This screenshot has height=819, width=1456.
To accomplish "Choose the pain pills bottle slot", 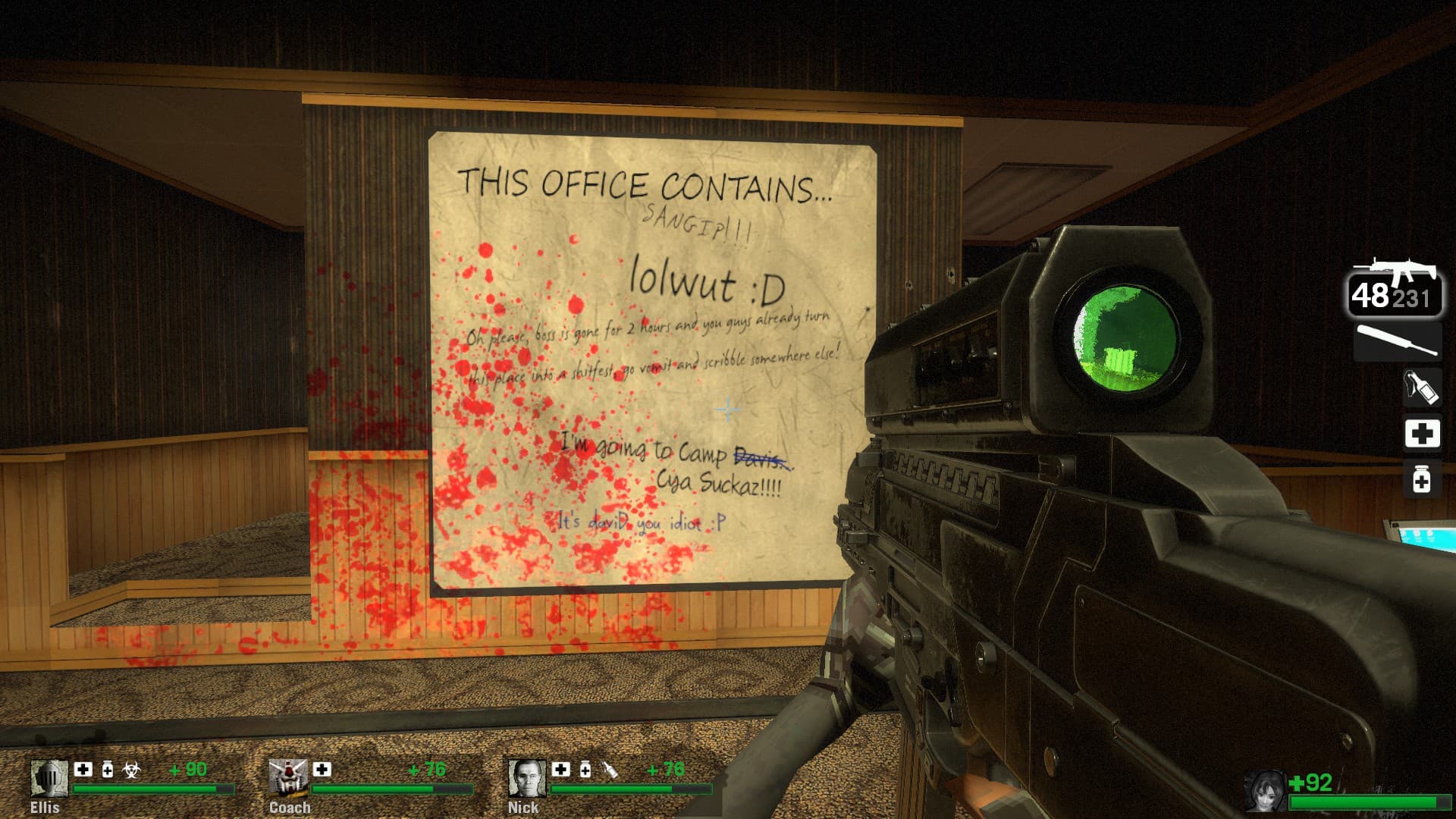I will coord(1422,479).
